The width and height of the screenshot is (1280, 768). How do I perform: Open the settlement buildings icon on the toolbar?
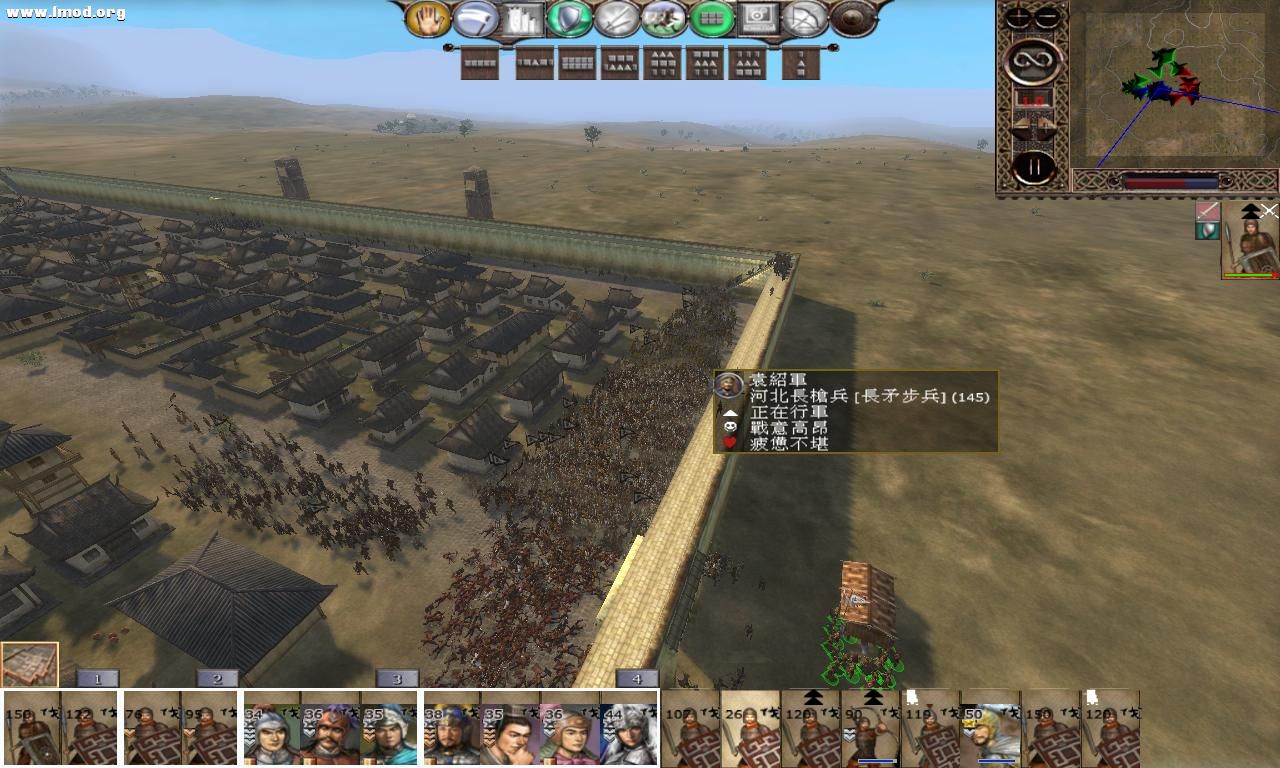click(x=522, y=18)
